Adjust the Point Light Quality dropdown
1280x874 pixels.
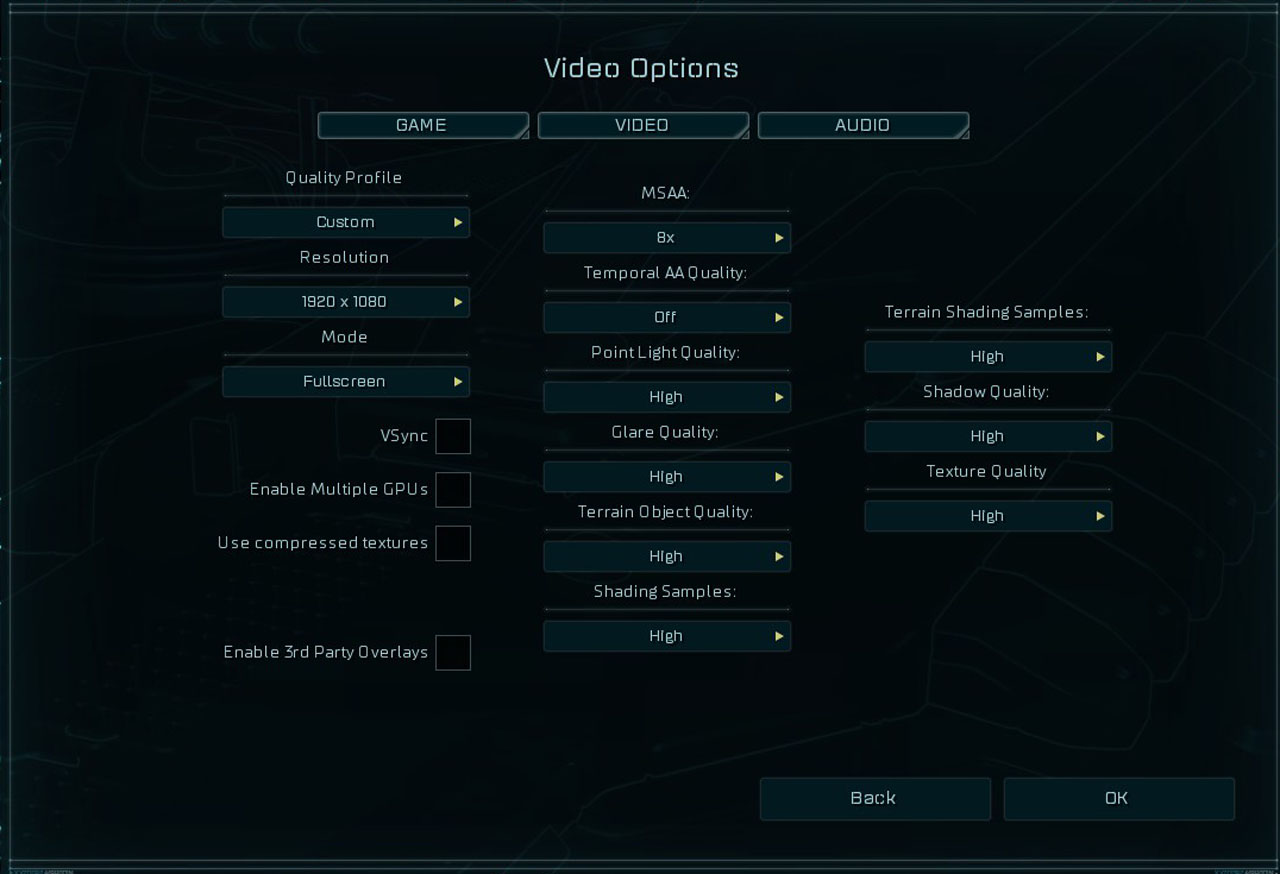(x=667, y=397)
